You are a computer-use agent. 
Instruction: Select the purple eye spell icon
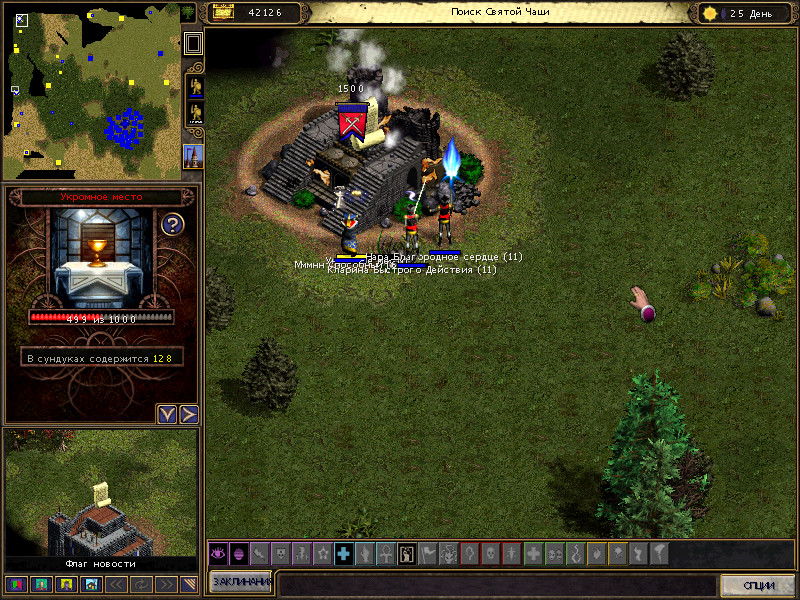(x=217, y=553)
